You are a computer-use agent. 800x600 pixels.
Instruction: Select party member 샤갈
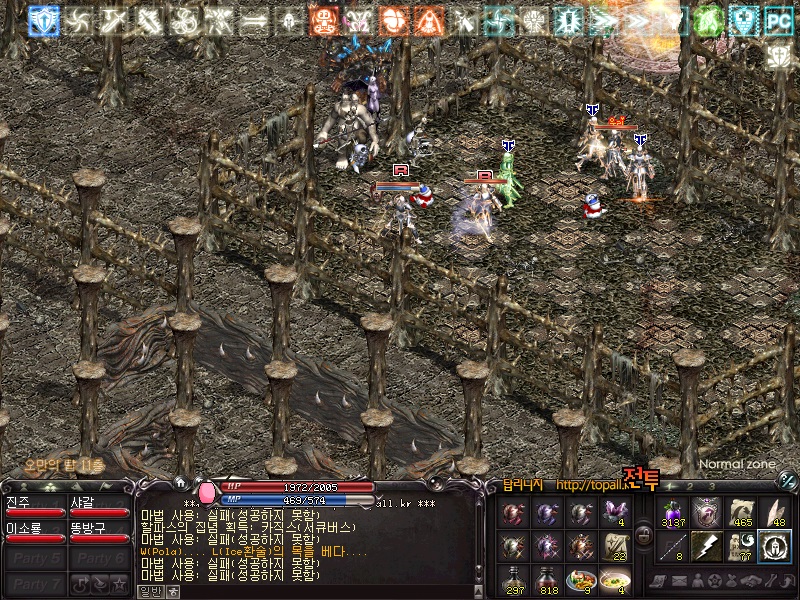click(99, 507)
